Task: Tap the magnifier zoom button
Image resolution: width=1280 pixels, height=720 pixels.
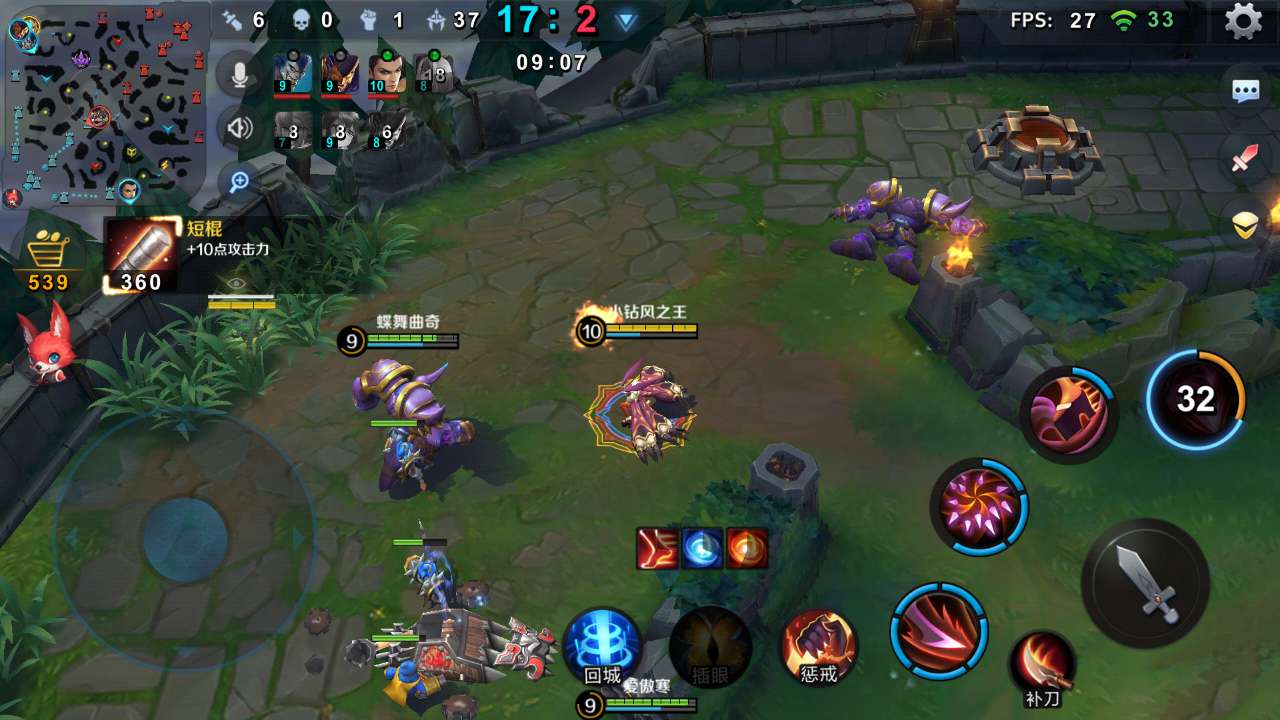Action: pos(239,181)
